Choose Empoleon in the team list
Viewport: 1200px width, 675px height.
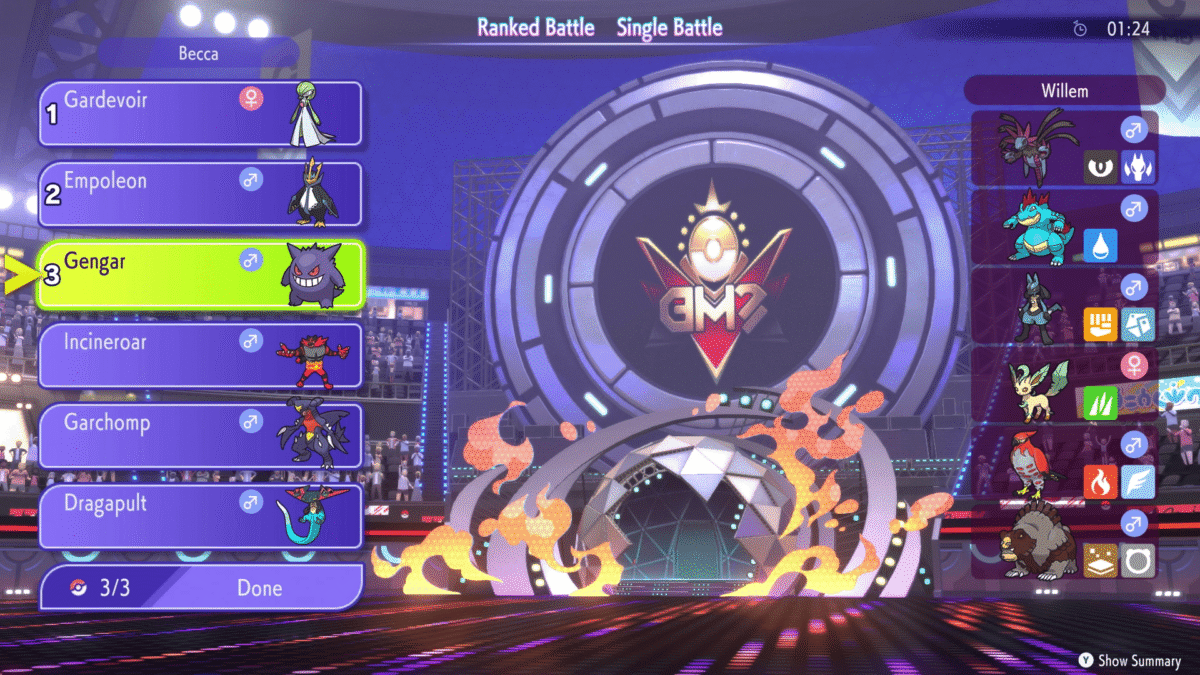click(x=200, y=194)
